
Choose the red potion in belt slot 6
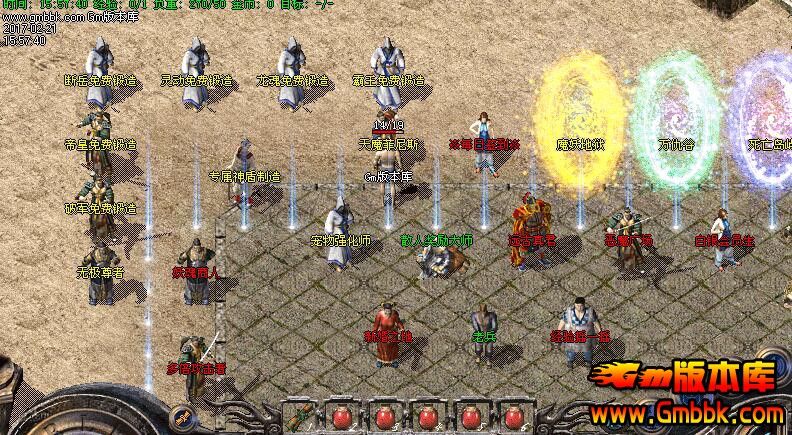click(513, 417)
